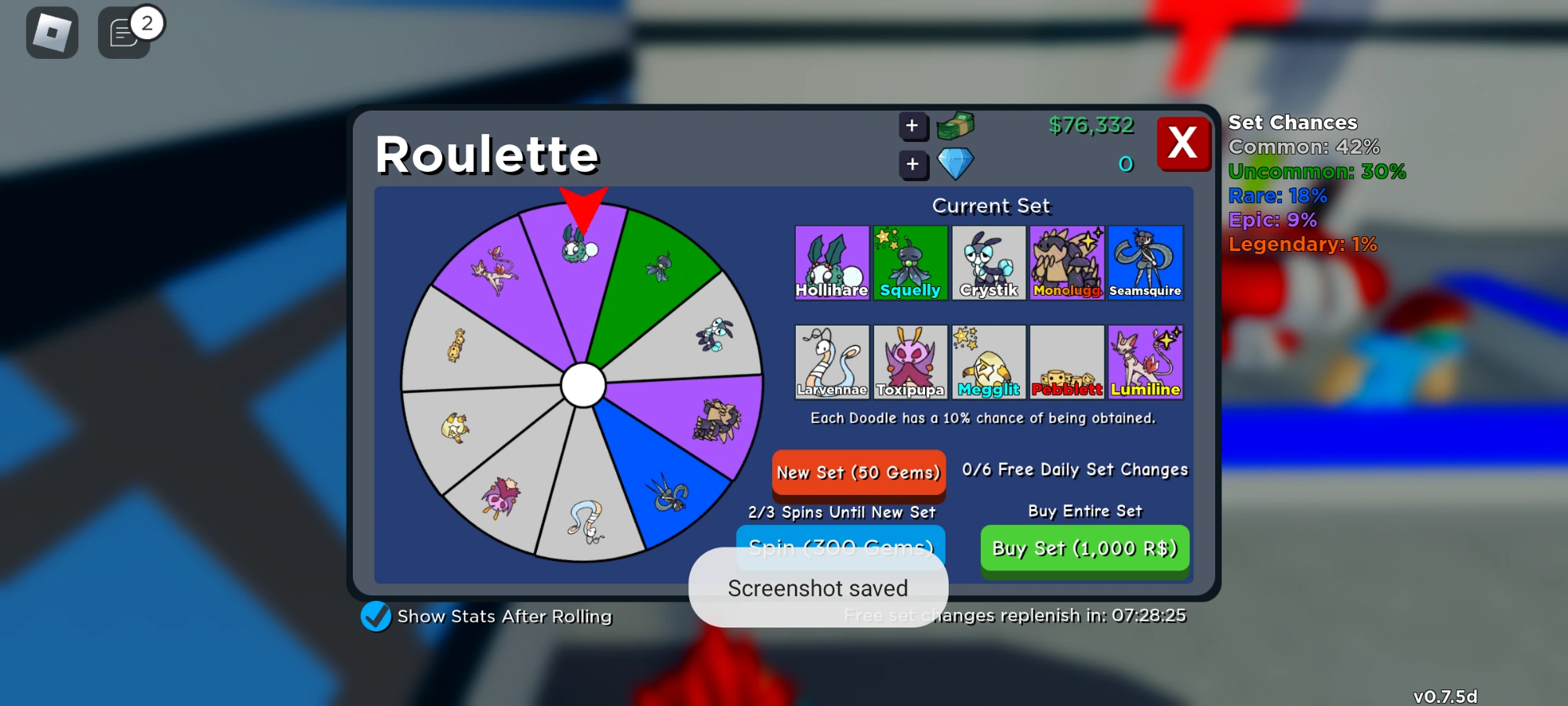Select the Hollihare doodle icon
Screen dimensions: 1568x706
pos(831,263)
